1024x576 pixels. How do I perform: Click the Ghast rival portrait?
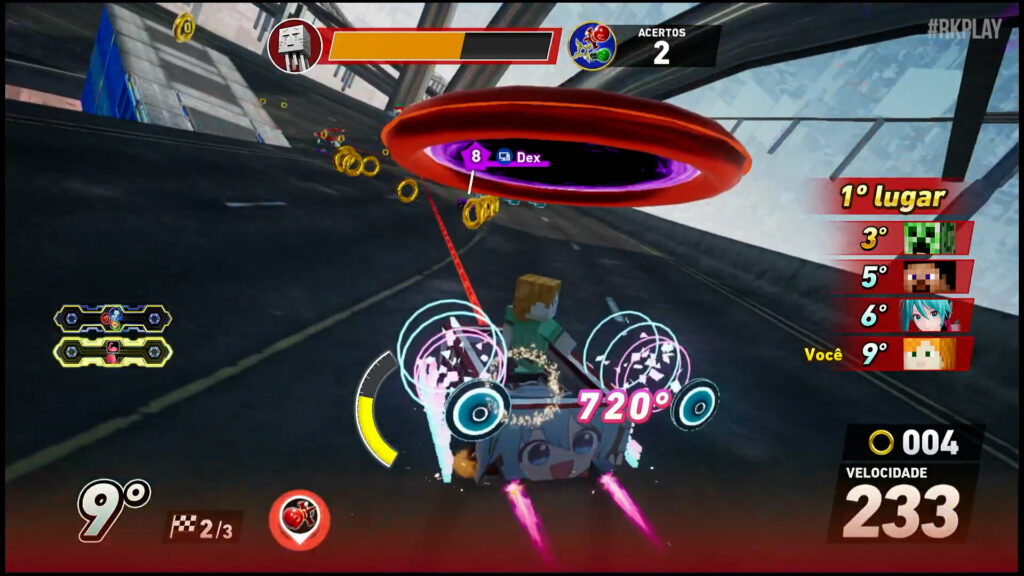click(x=294, y=46)
